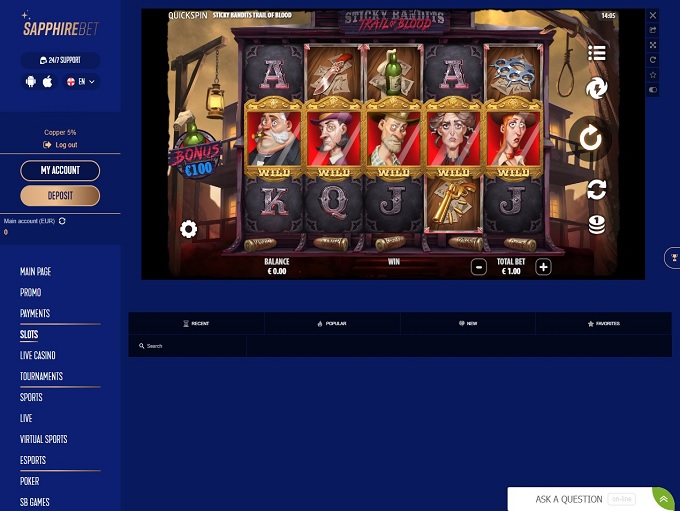The height and width of the screenshot is (511, 680).
Task: Open the paytable menu list icon
Action: tap(597, 53)
